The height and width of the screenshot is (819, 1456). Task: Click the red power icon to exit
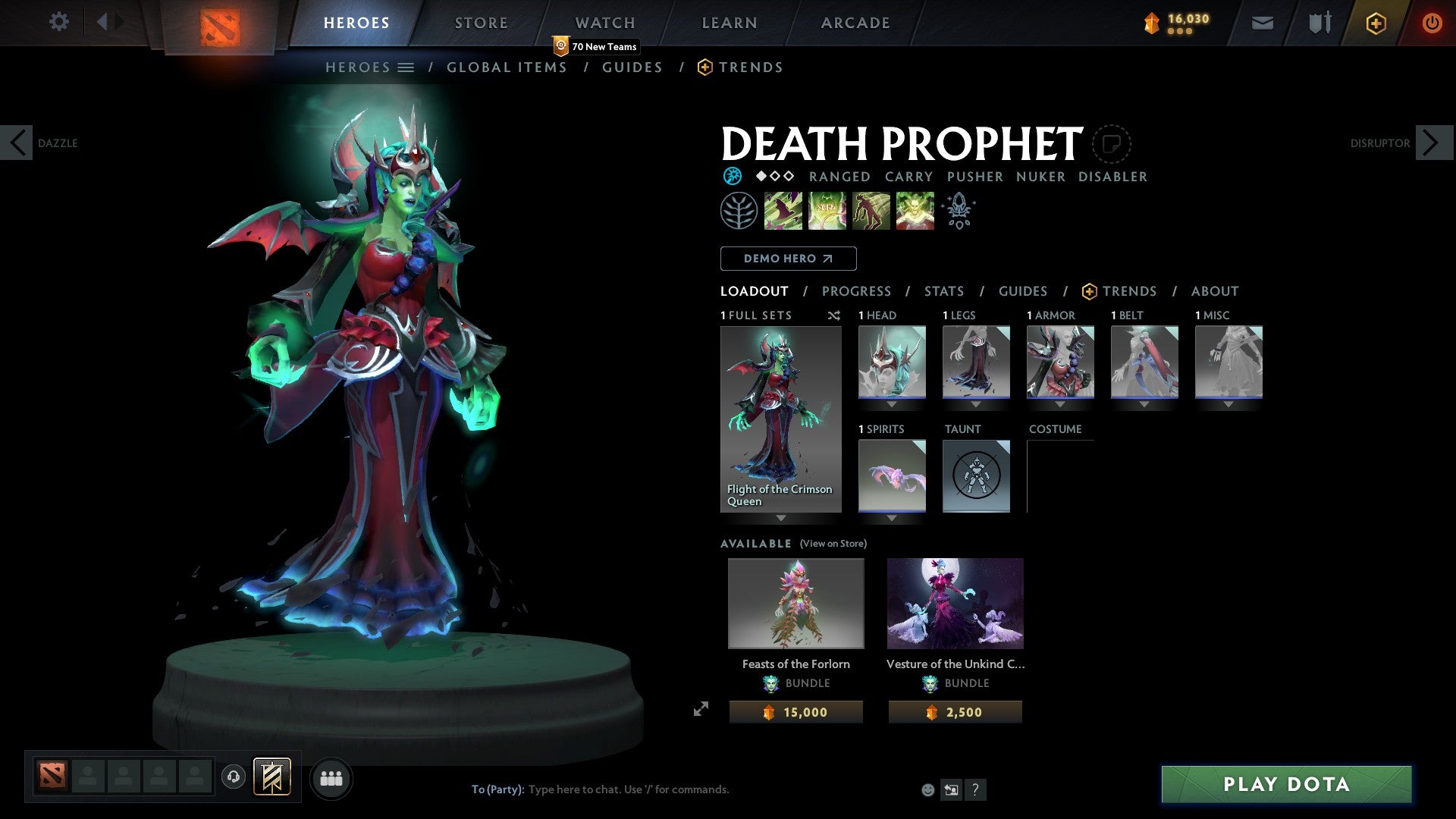[x=1432, y=23]
